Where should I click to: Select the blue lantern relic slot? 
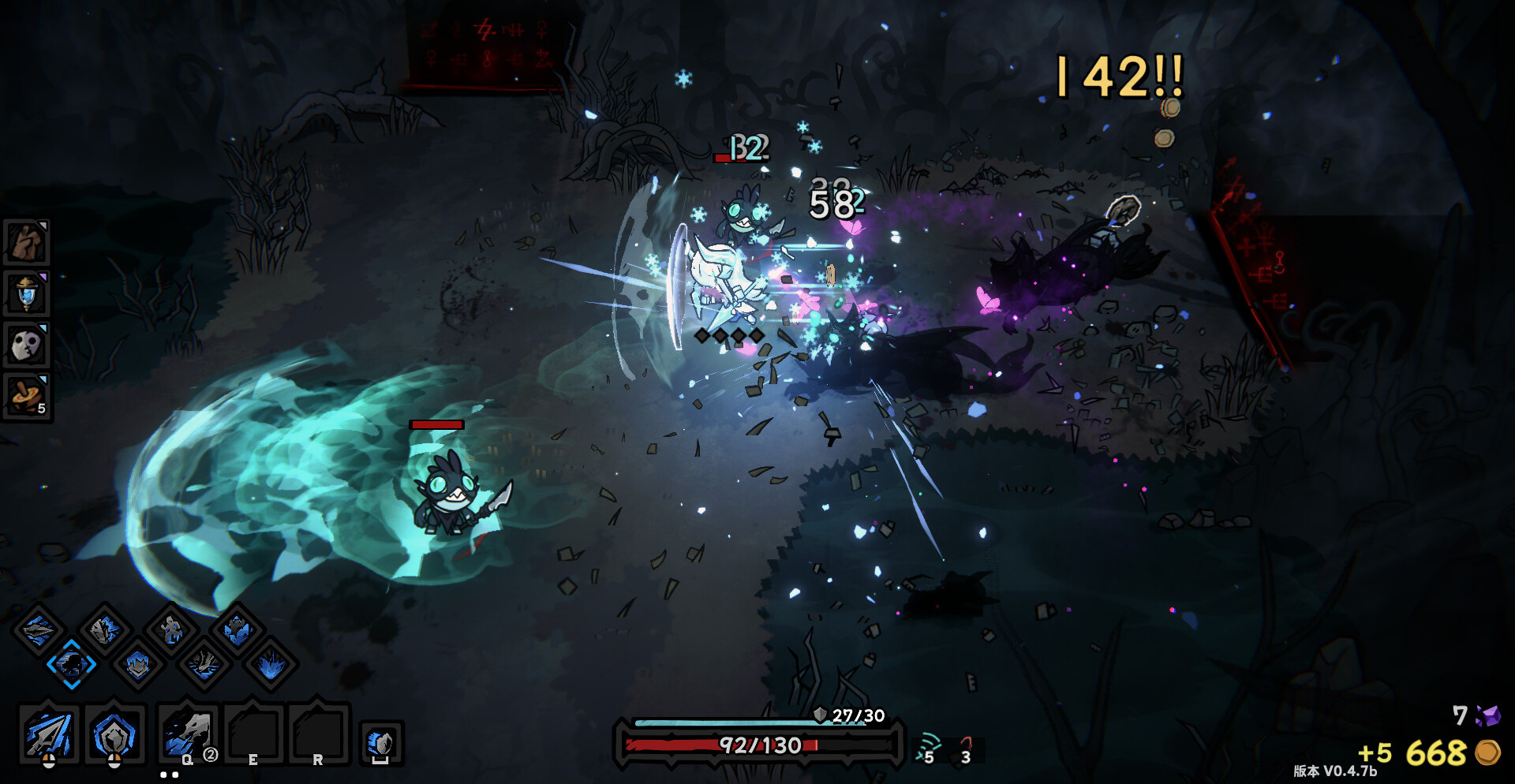(27, 293)
